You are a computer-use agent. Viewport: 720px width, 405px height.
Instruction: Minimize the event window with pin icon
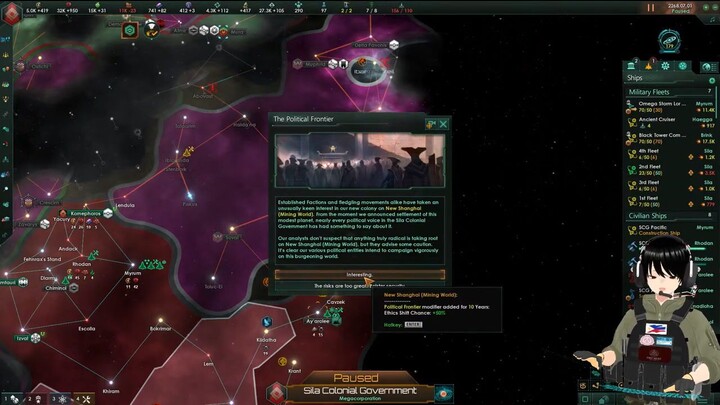[x=431, y=124]
